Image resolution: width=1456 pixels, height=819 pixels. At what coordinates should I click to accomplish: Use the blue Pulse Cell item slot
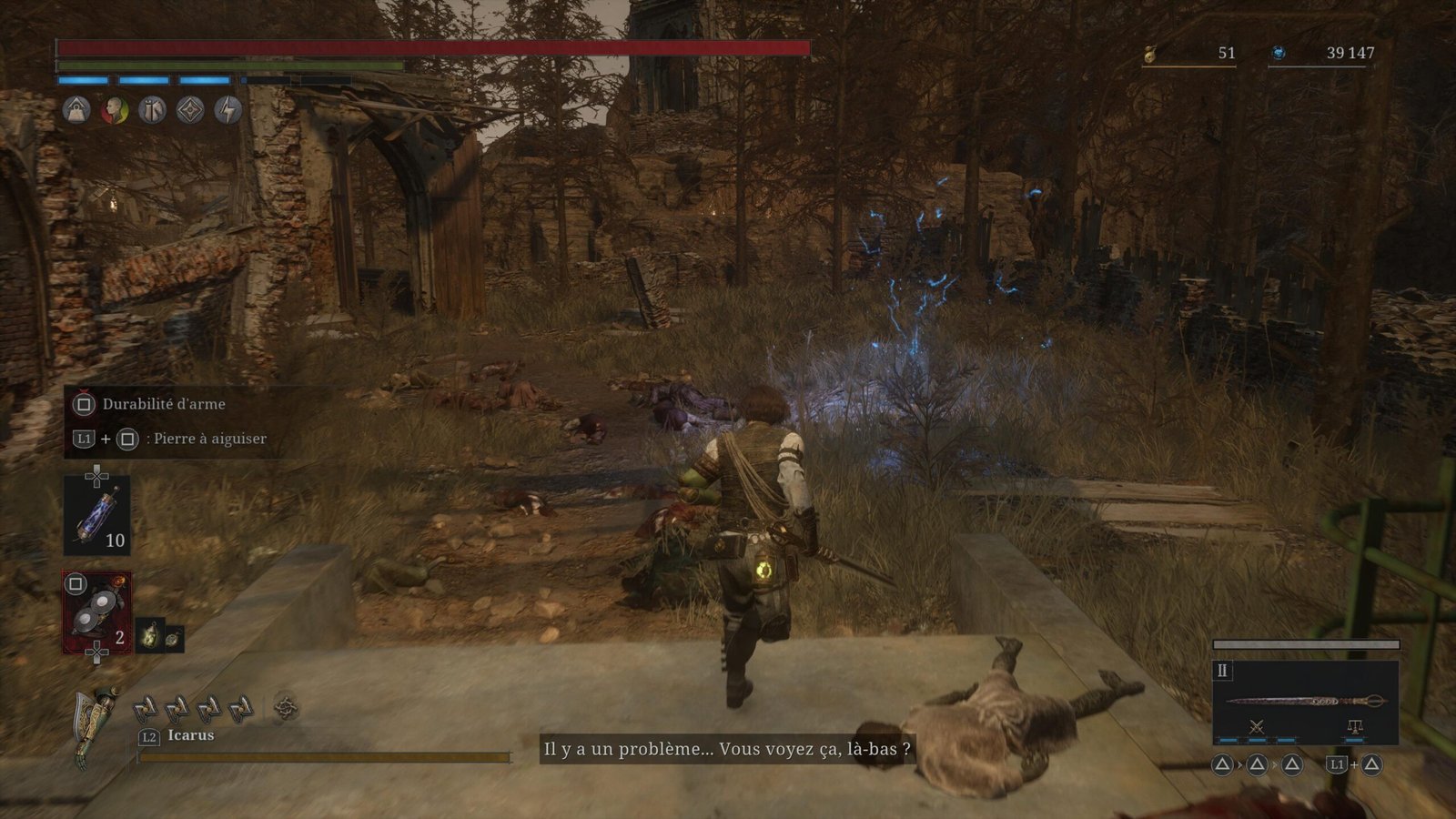[x=96, y=516]
